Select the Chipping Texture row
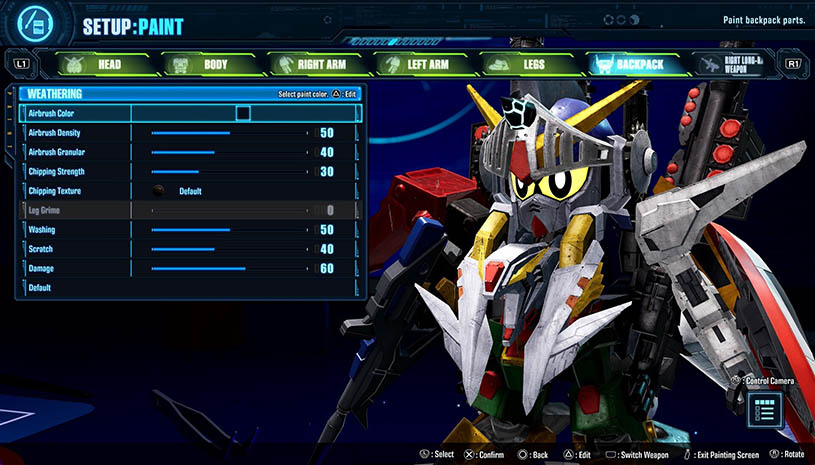The width and height of the screenshot is (815, 465). tap(188, 191)
